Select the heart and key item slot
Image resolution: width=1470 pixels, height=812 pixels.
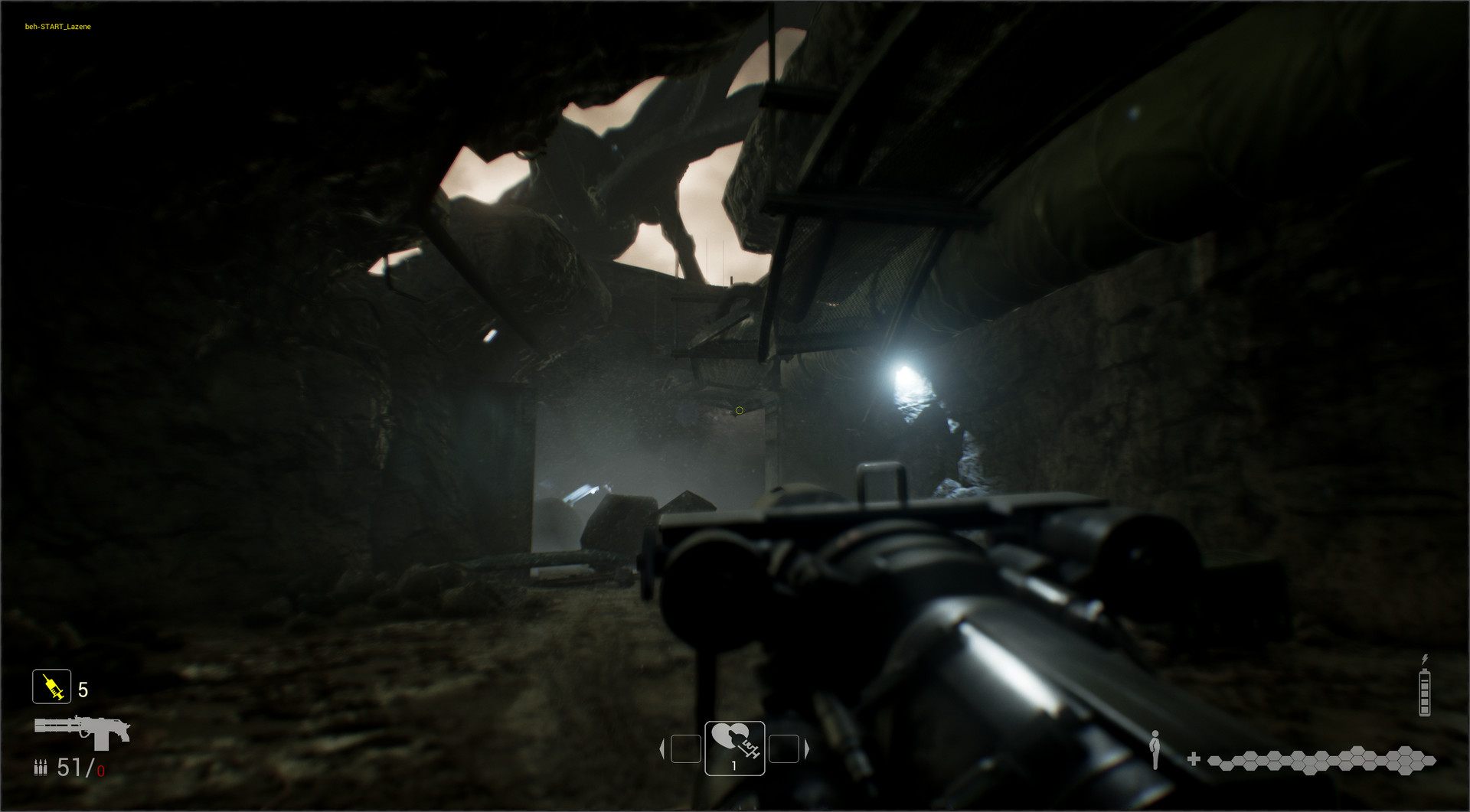734,748
